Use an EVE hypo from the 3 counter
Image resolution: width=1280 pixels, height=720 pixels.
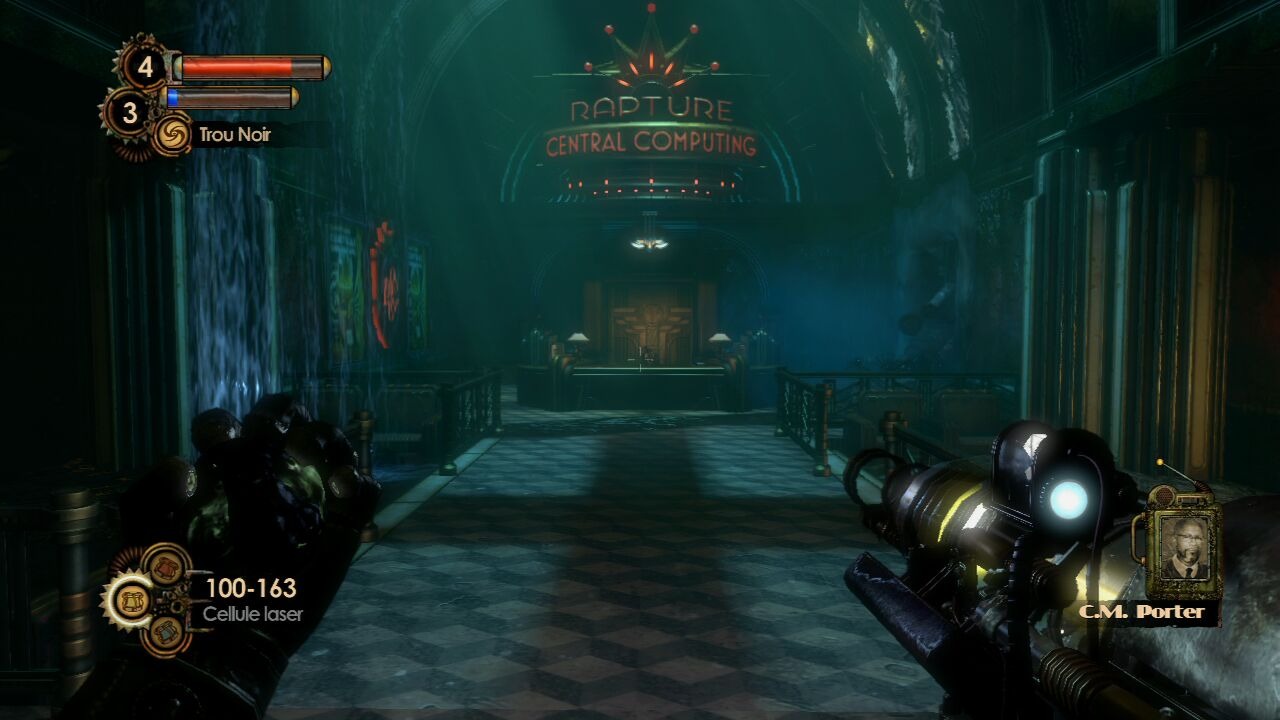129,113
